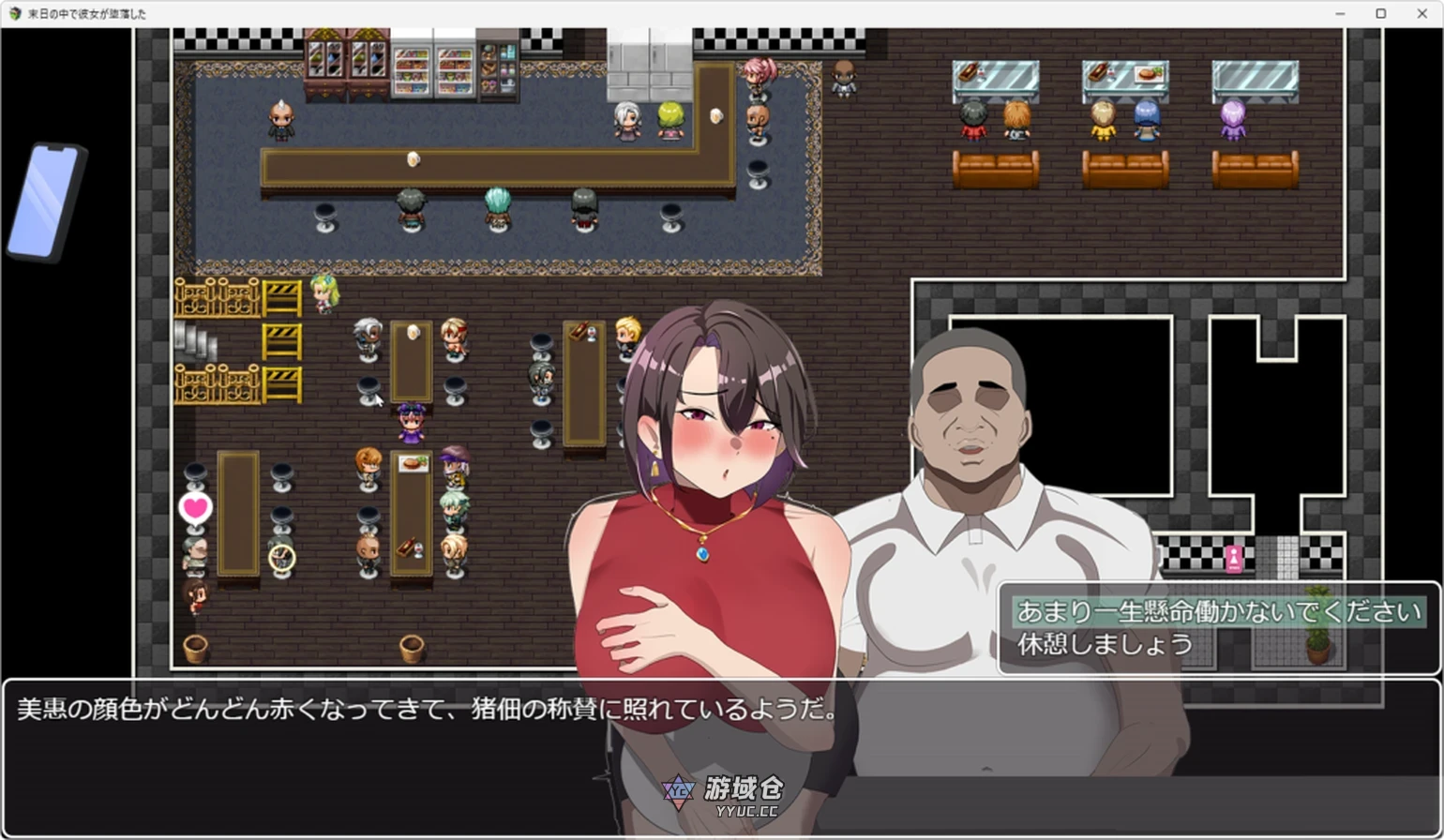Select the 休憩しましょう dialogue option
This screenshot has width=1444, height=840.
[1106, 644]
